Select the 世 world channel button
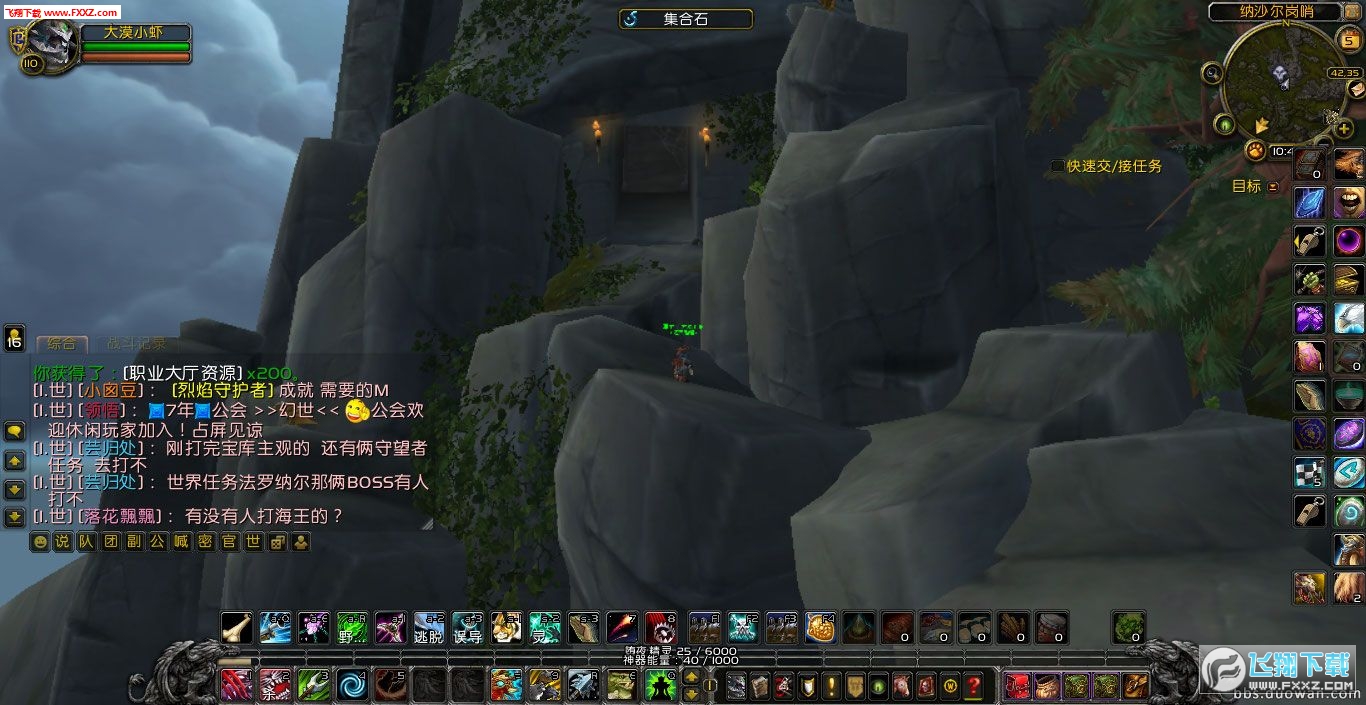This screenshot has height=705, width=1366. click(253, 542)
